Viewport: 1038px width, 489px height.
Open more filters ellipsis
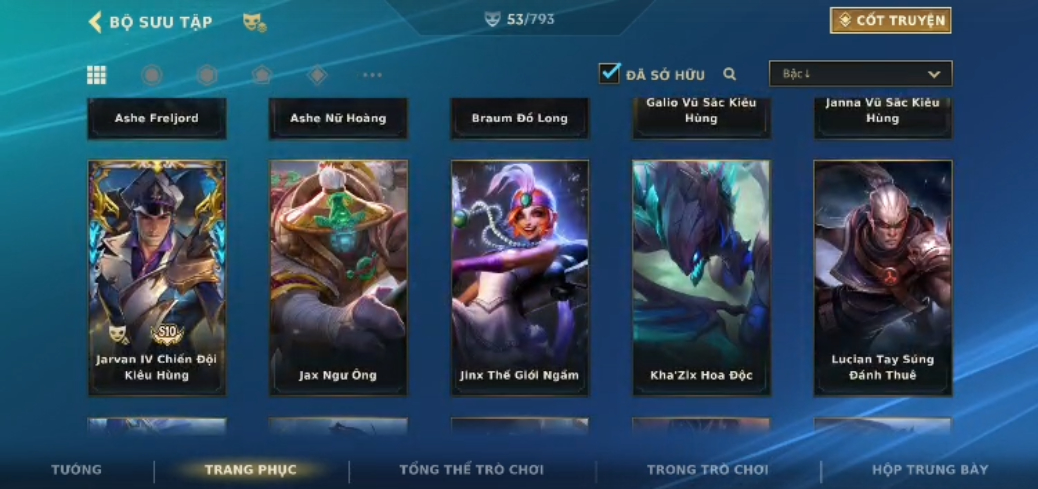(x=372, y=75)
